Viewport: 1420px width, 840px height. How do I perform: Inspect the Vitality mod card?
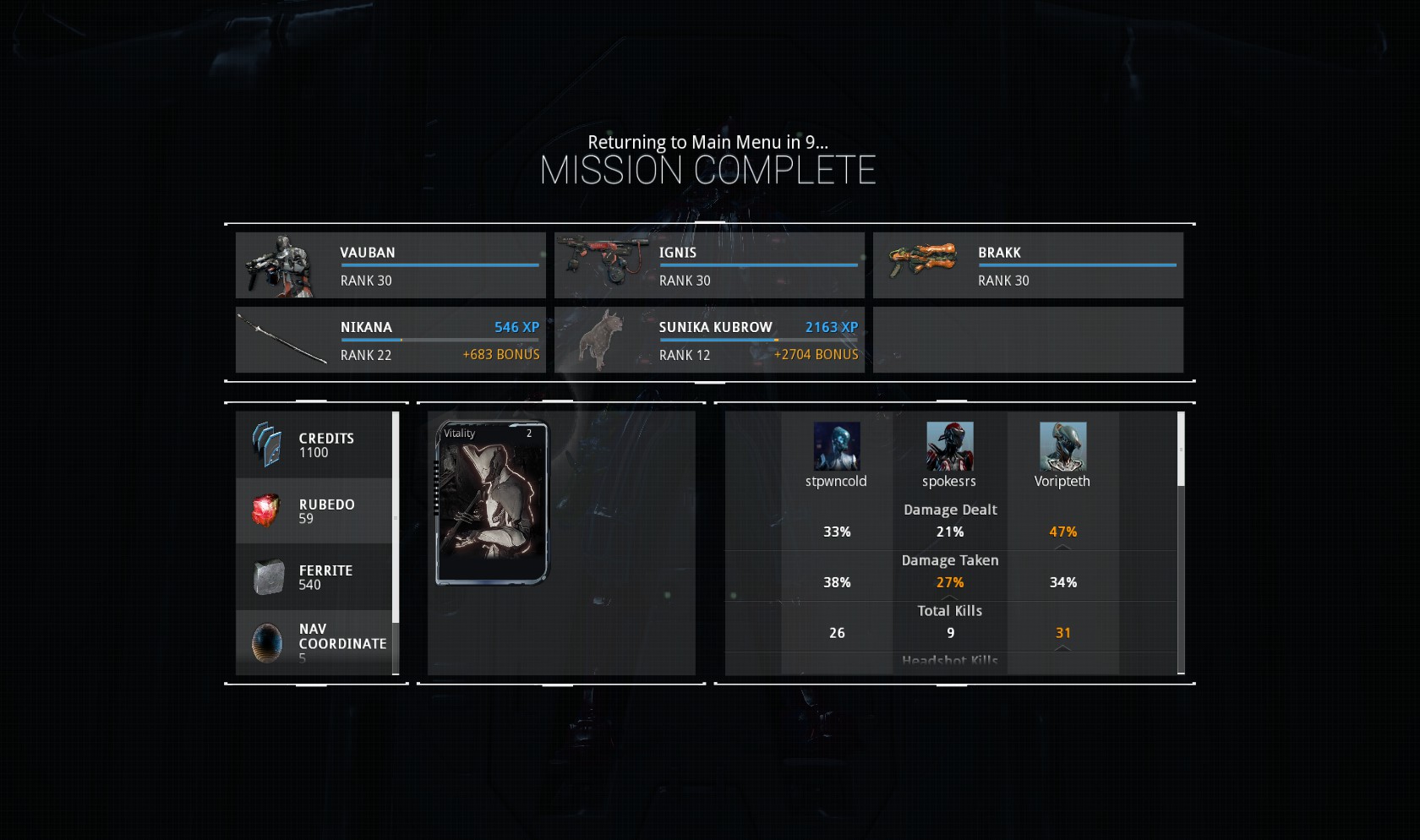[492, 503]
